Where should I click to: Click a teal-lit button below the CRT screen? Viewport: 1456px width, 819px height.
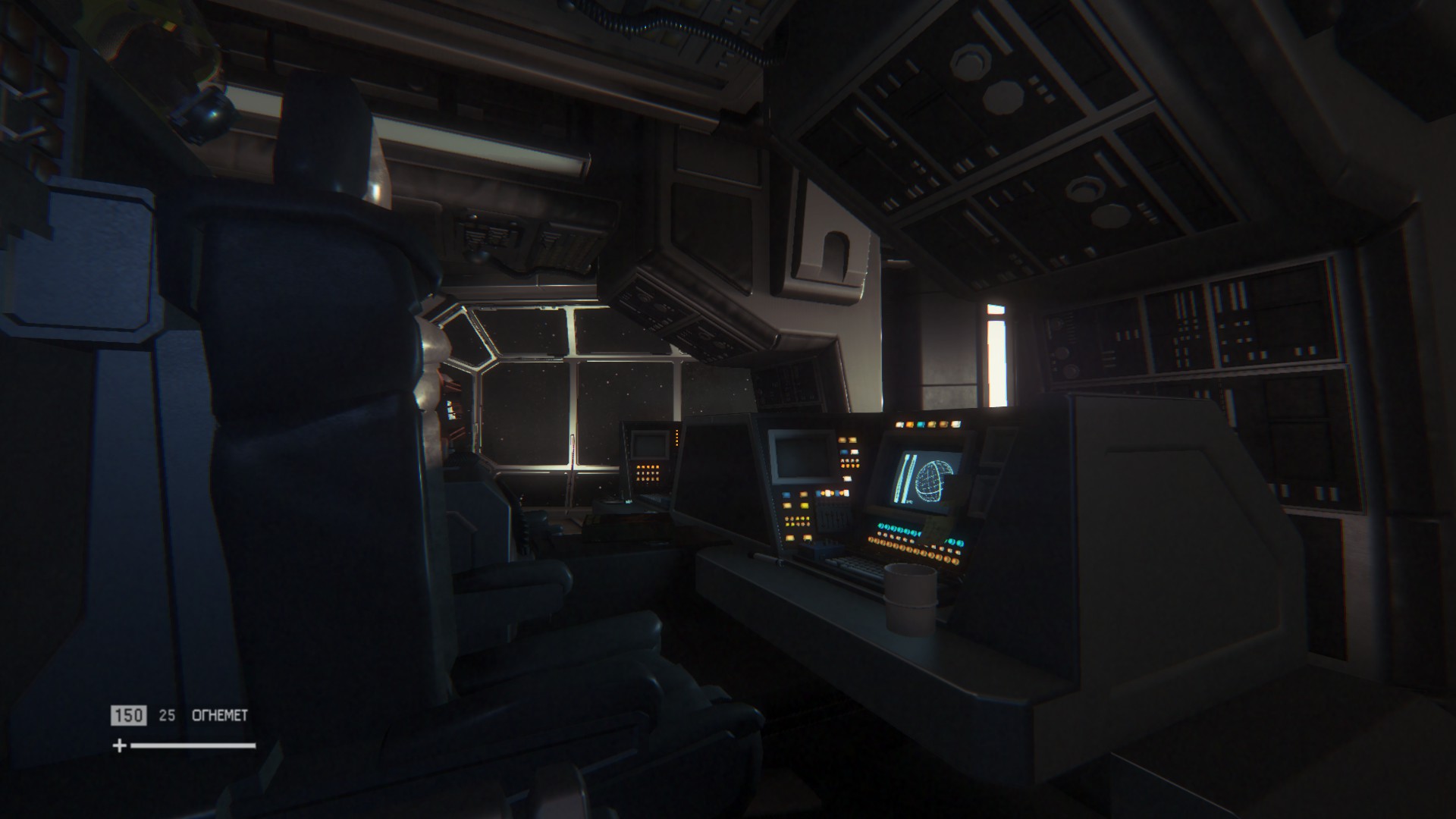[896, 528]
